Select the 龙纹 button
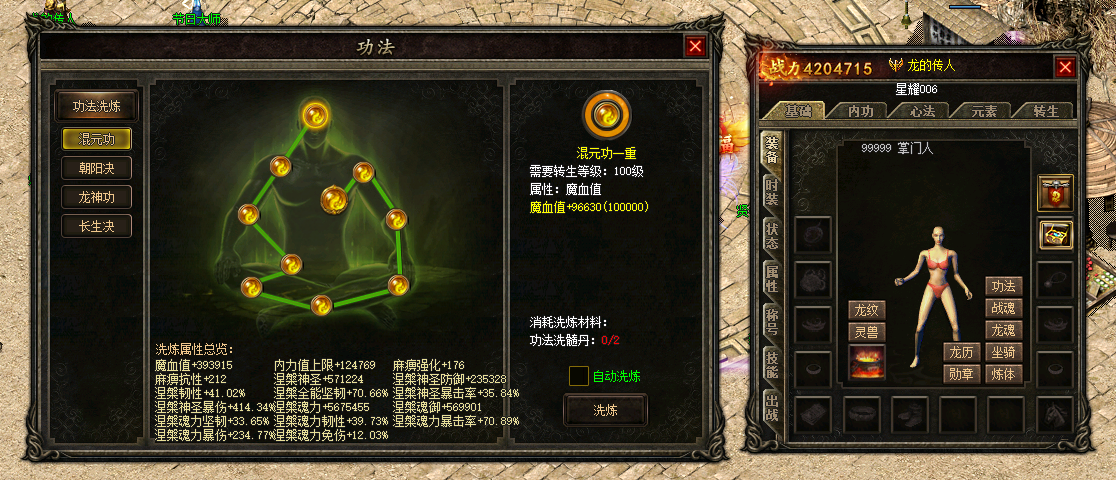Image resolution: width=1116 pixels, height=480 pixels. click(x=866, y=309)
